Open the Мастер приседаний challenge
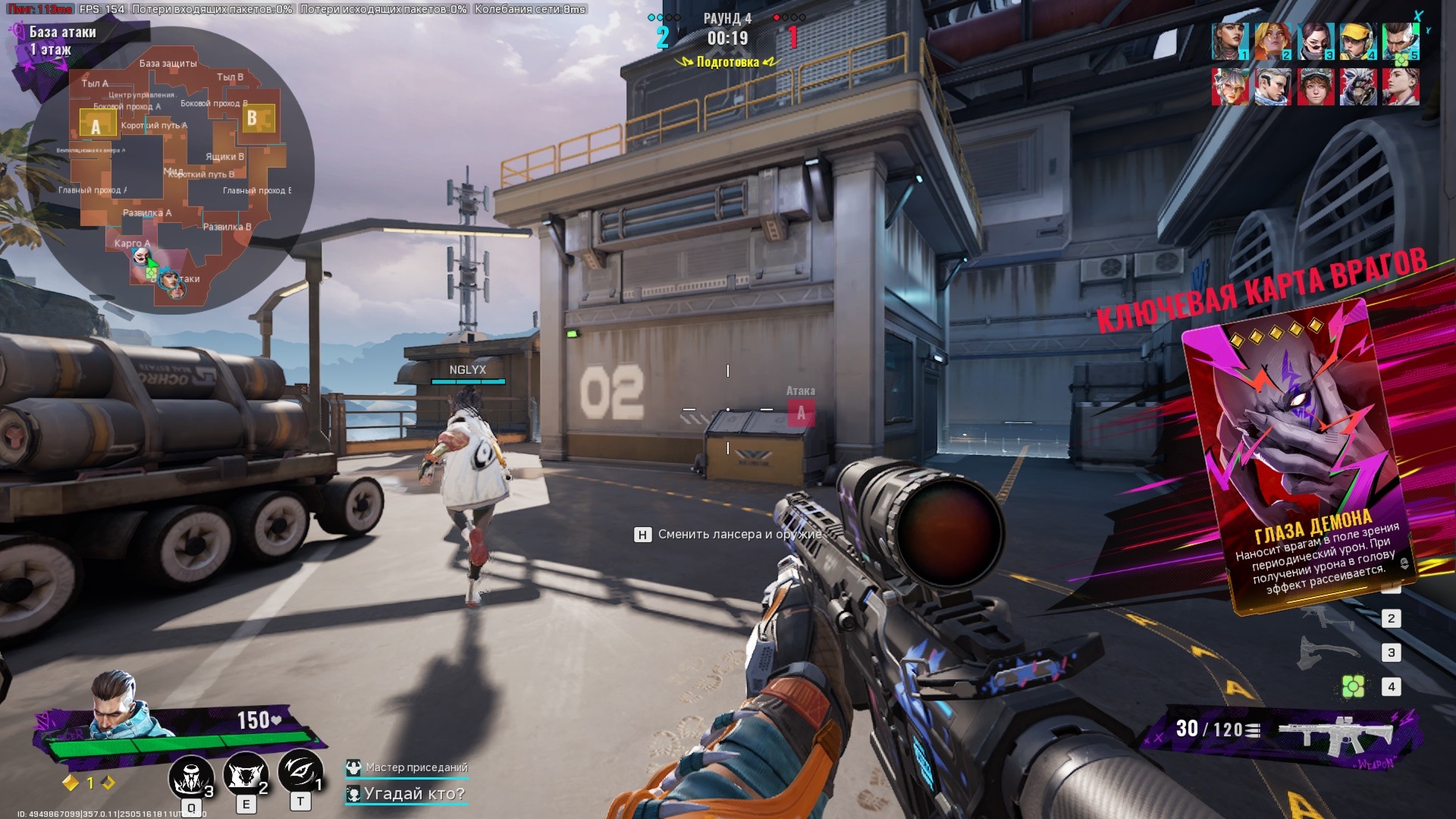Image resolution: width=1456 pixels, height=819 pixels. tap(416, 767)
